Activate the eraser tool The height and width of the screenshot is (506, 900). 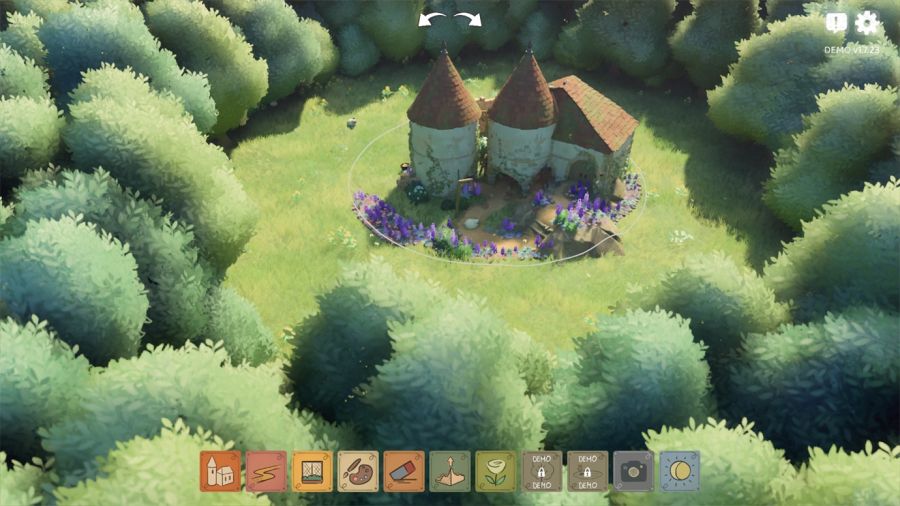click(x=404, y=471)
